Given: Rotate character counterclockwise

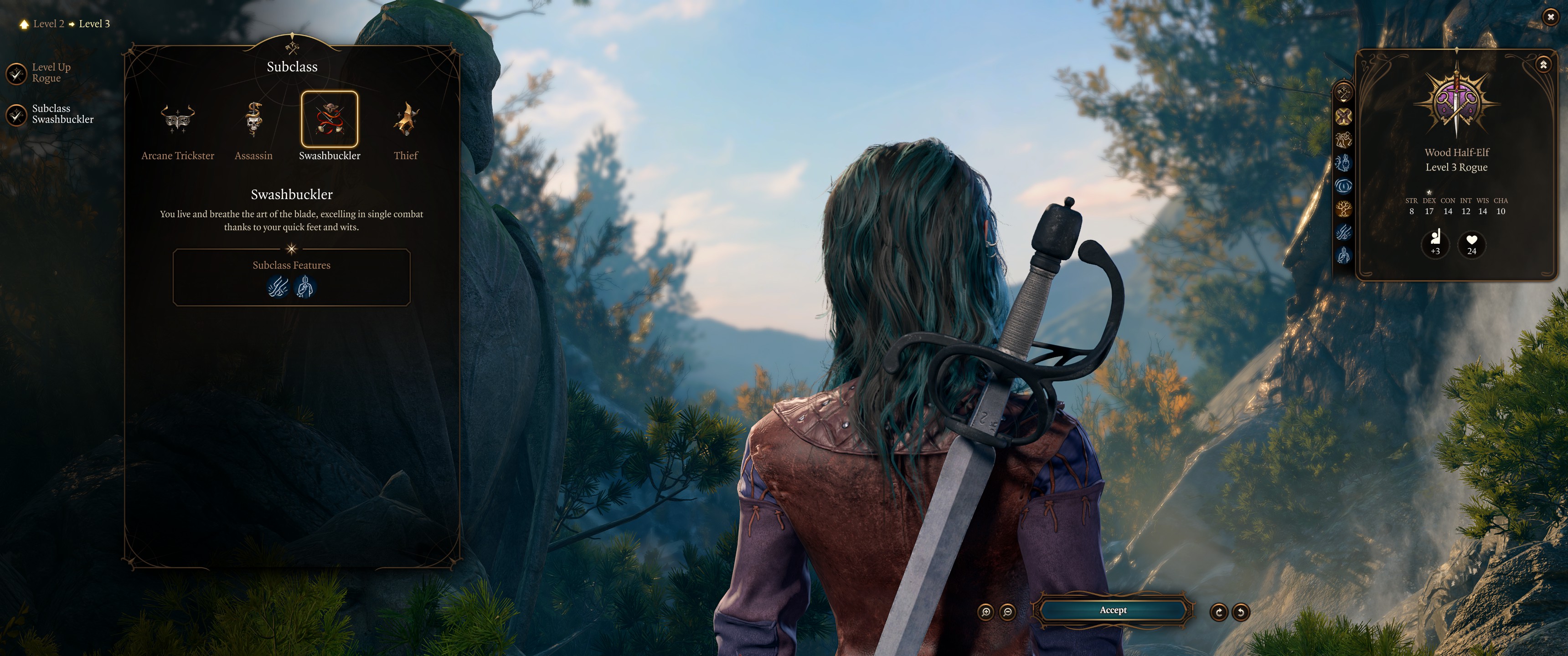Looking at the screenshot, I should [1241, 611].
